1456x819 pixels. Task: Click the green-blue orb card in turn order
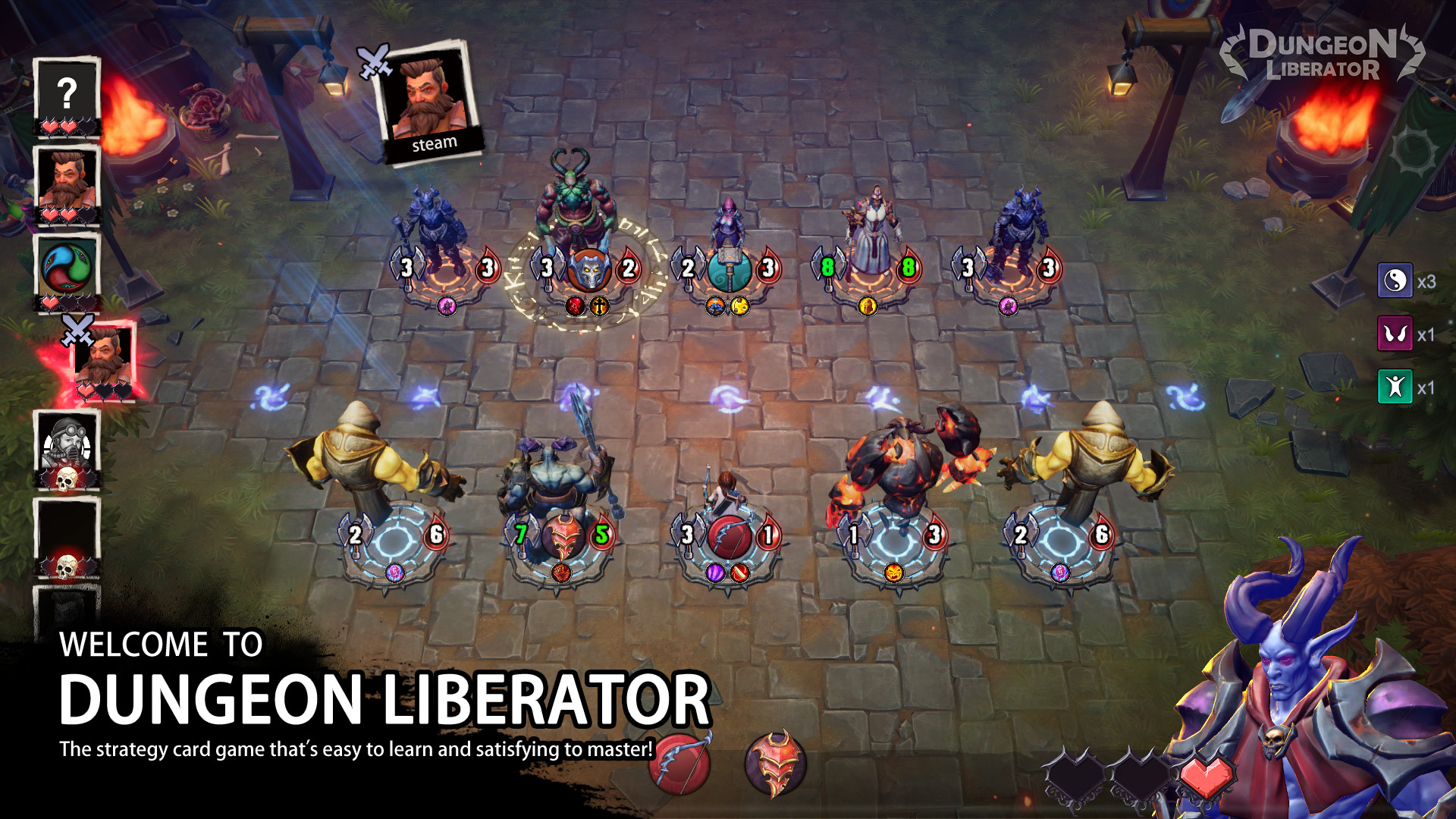tap(67, 267)
